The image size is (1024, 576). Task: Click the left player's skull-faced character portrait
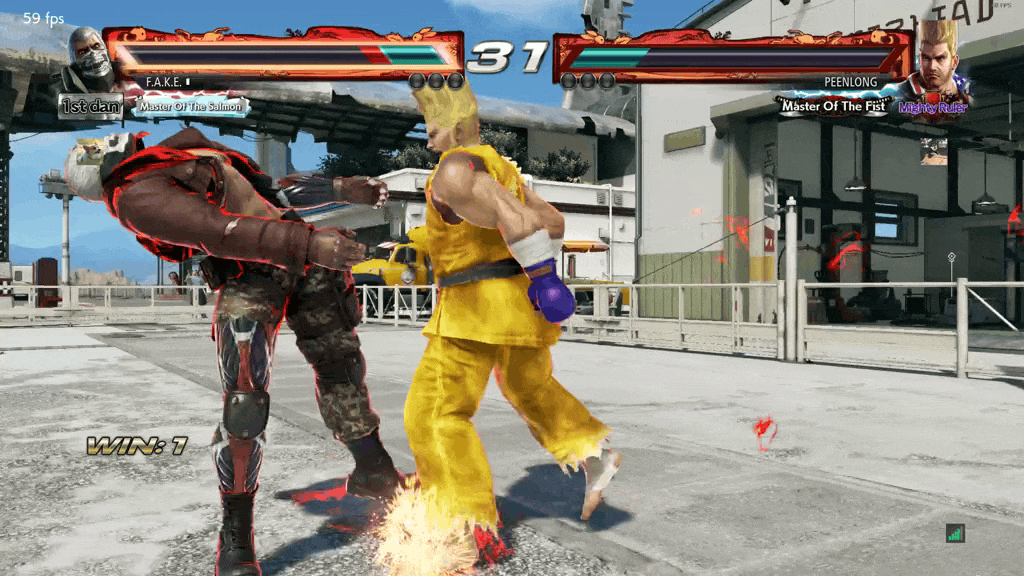[86, 59]
